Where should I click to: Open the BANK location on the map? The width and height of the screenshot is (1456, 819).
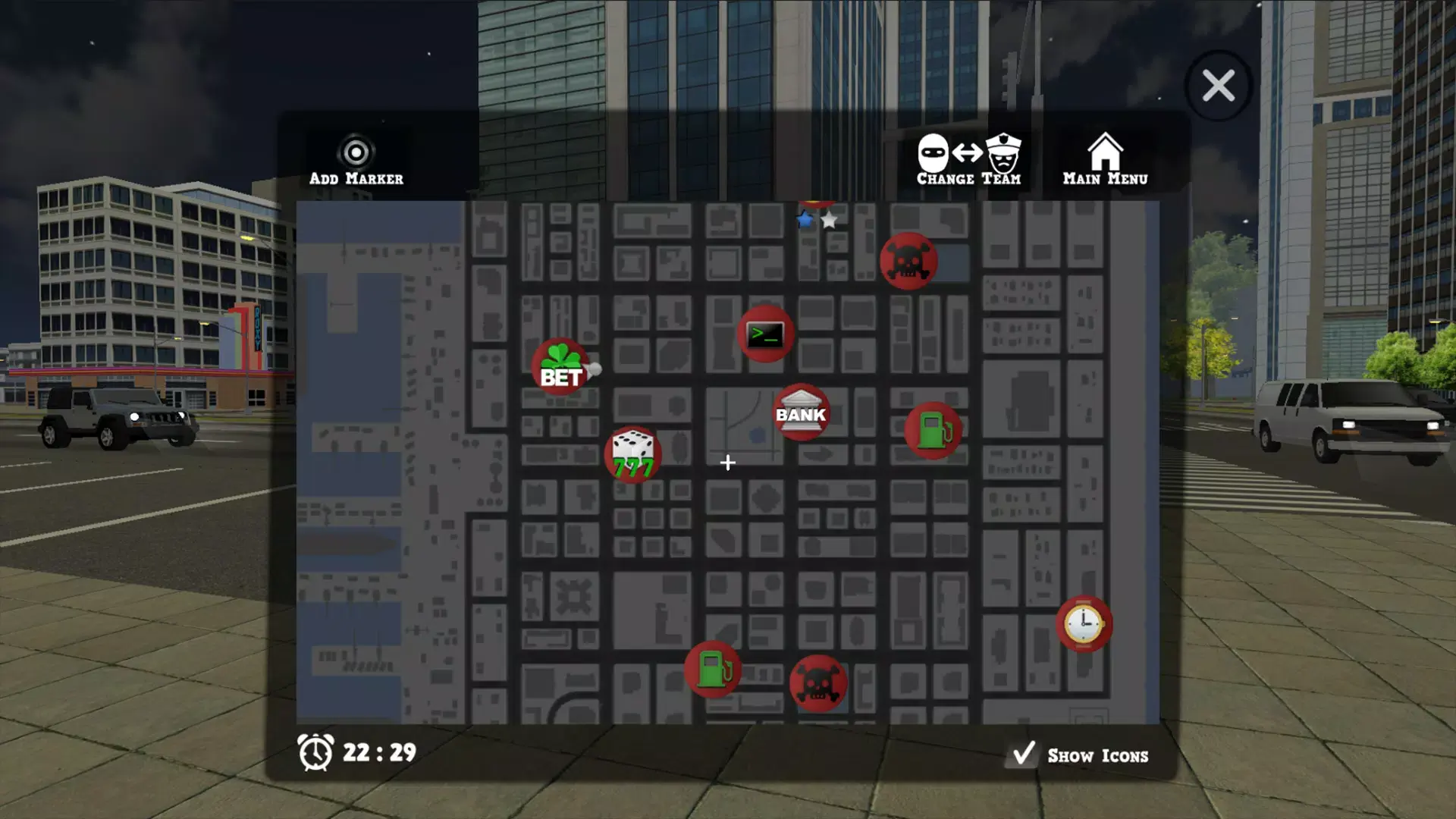pyautogui.click(x=802, y=412)
